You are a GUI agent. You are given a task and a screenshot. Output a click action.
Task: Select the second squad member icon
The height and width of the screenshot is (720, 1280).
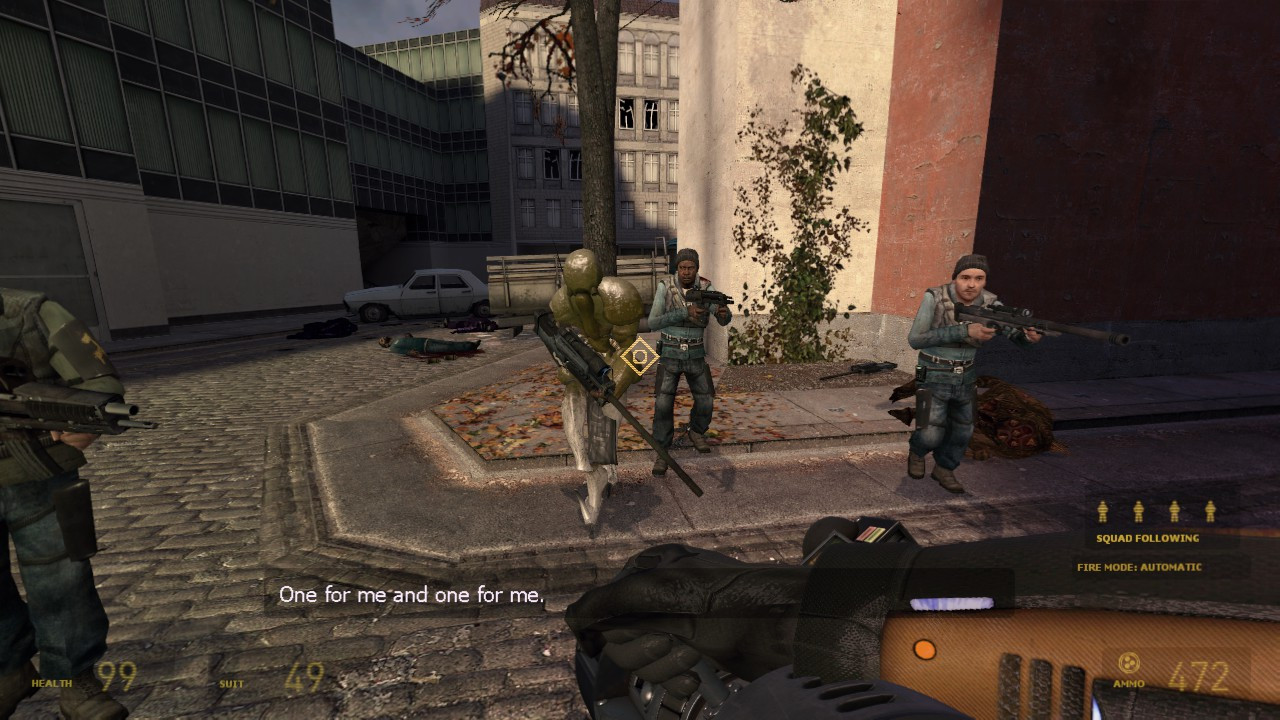tap(1140, 511)
